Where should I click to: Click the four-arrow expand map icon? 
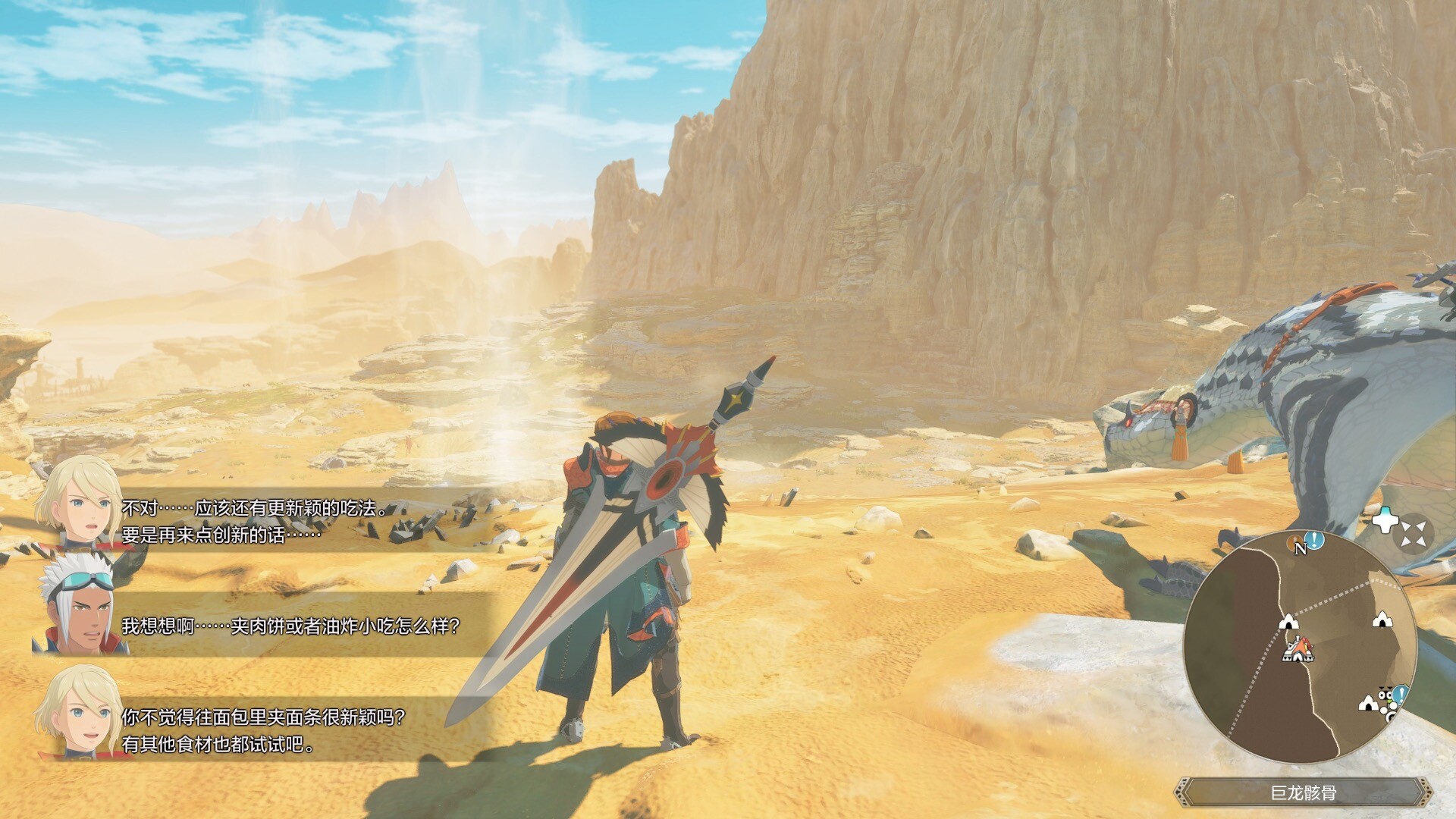coord(1414,533)
